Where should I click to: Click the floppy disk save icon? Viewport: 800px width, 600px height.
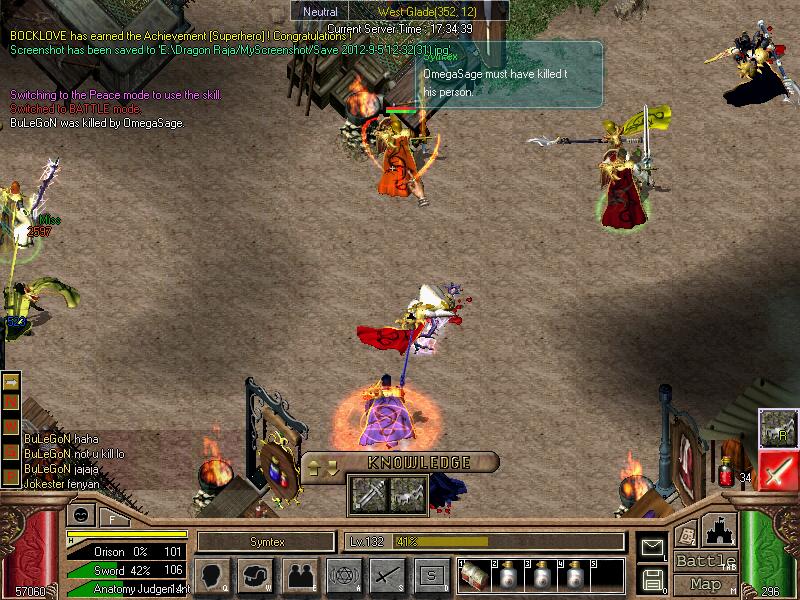[653, 577]
